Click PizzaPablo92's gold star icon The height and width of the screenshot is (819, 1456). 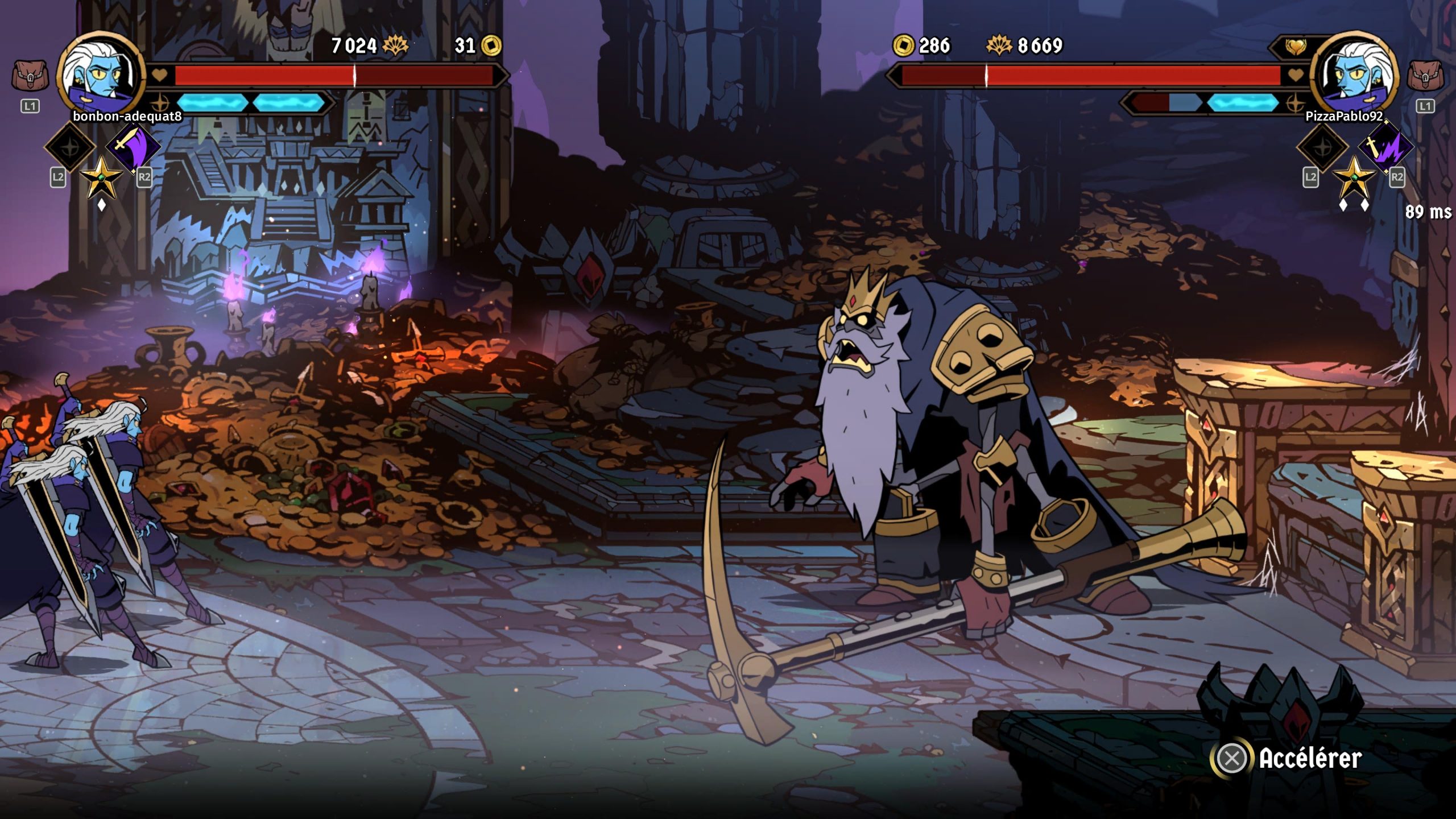pos(1354,177)
